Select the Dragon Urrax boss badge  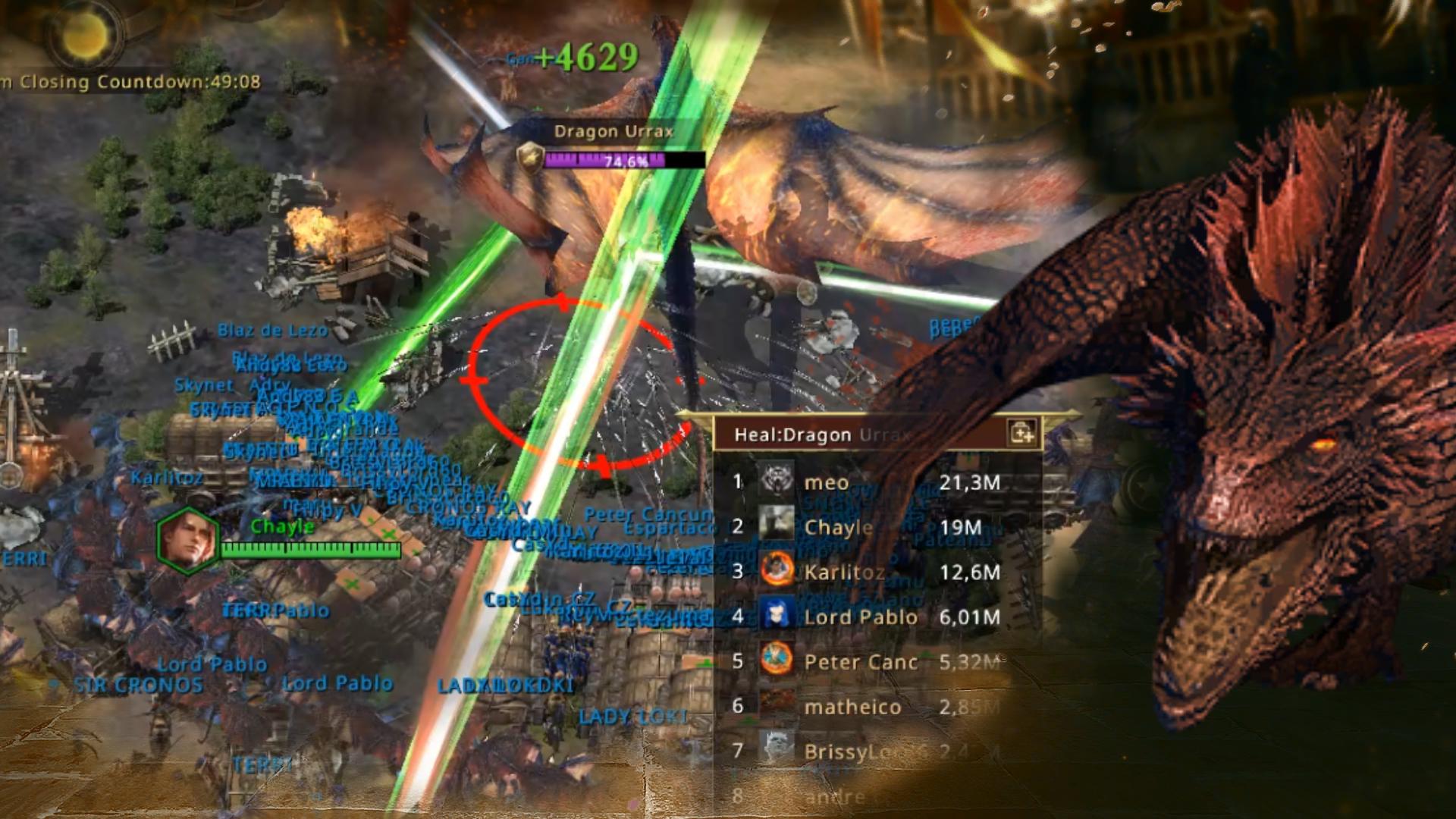530,158
